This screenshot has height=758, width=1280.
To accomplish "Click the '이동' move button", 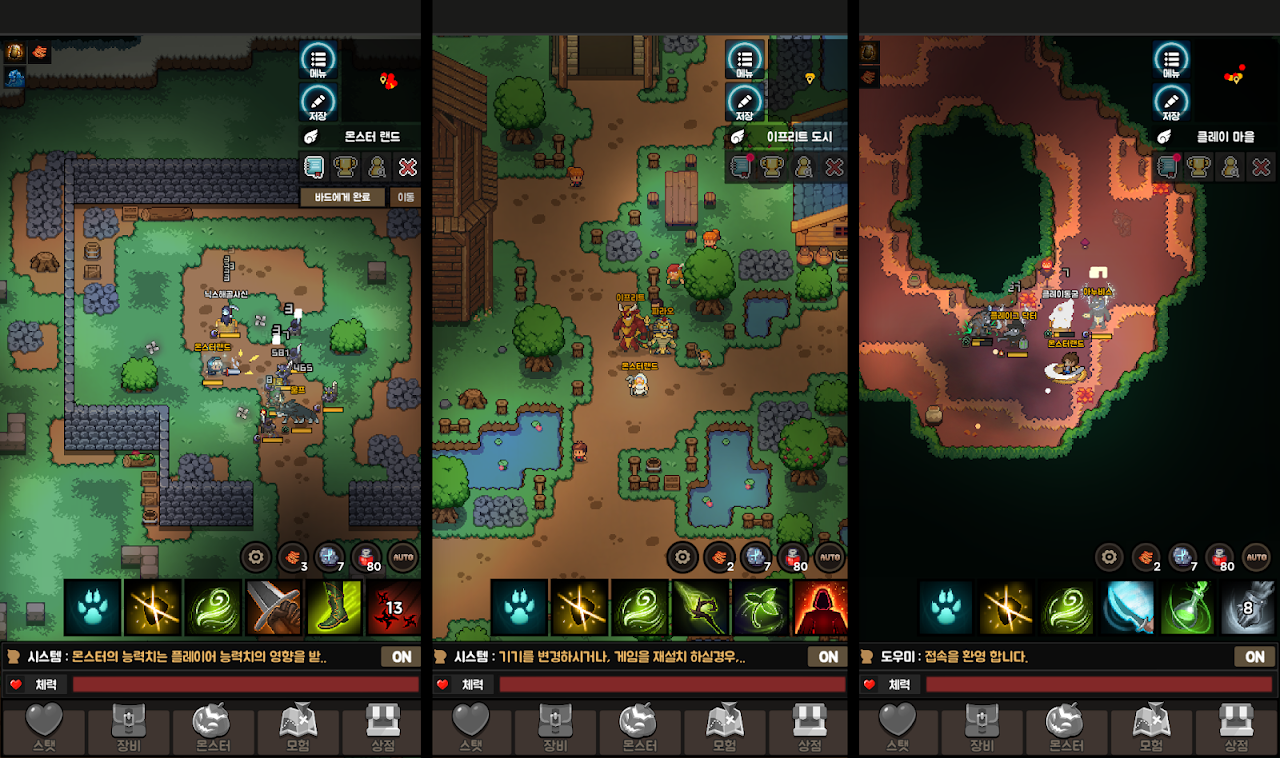I will coord(404,197).
